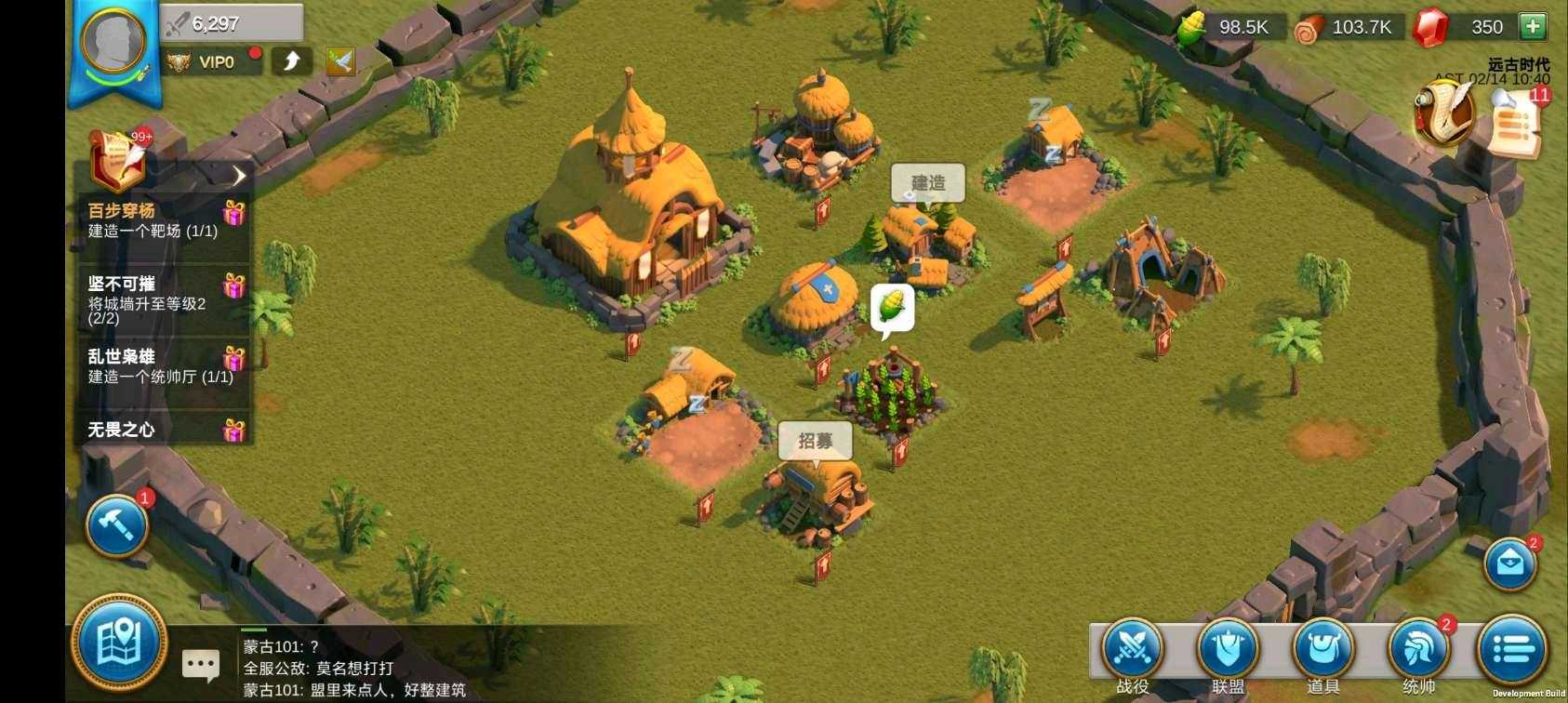
Task: Claim the 乱世枭雄 quest reward
Action: tap(233, 358)
